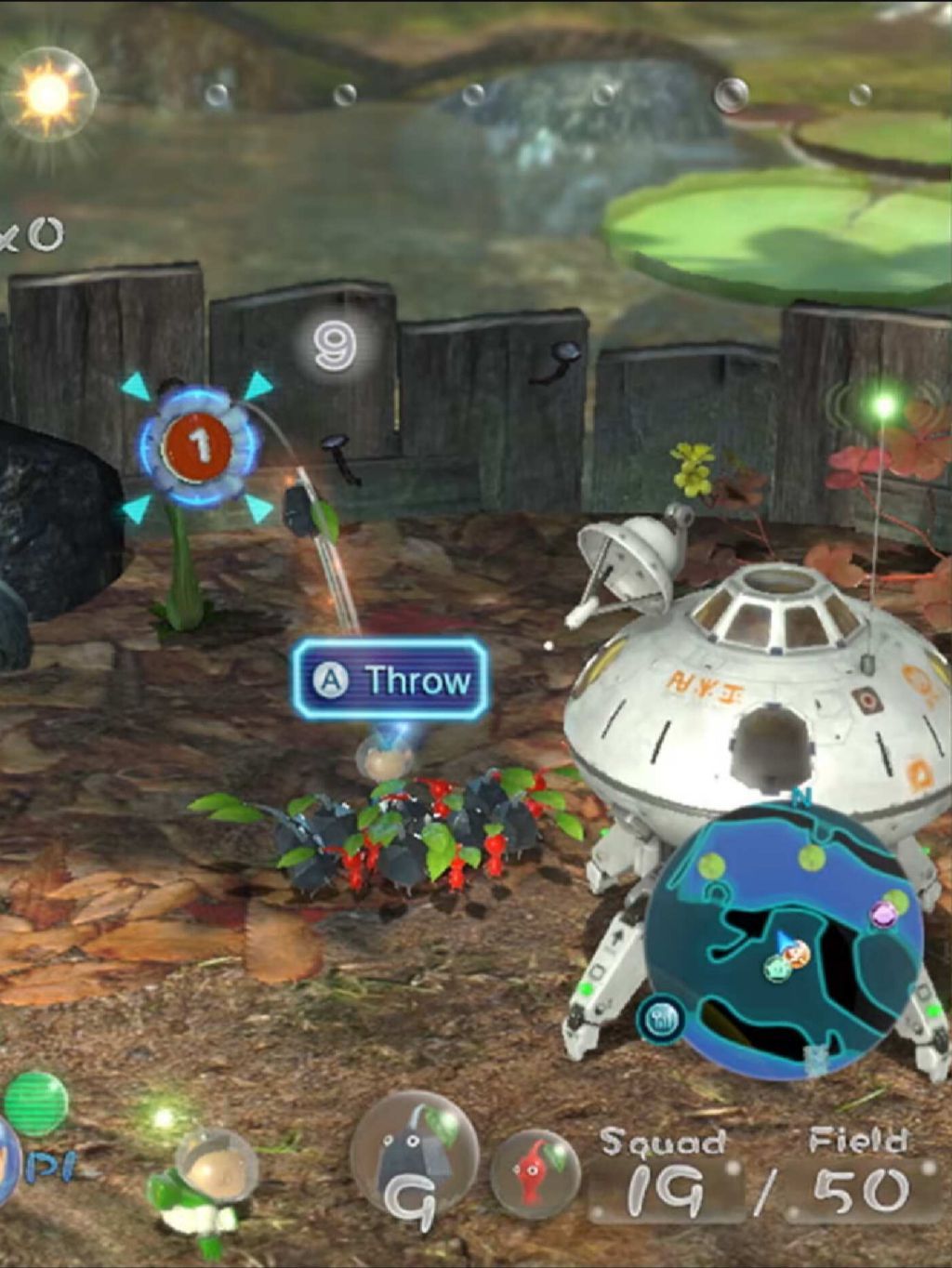Click the small signal icon beside the minimap
Image resolution: width=952 pixels, height=1268 pixels.
tap(662, 1020)
